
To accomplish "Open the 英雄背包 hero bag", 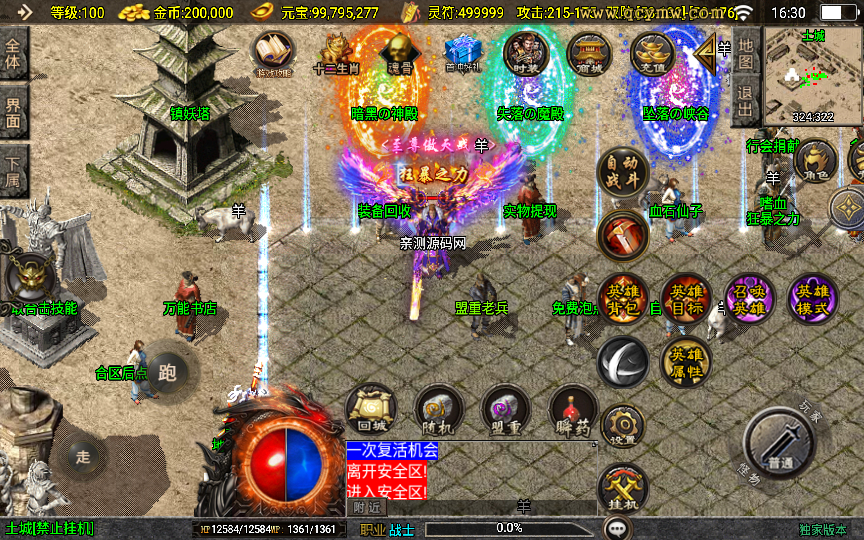I will [x=623, y=299].
